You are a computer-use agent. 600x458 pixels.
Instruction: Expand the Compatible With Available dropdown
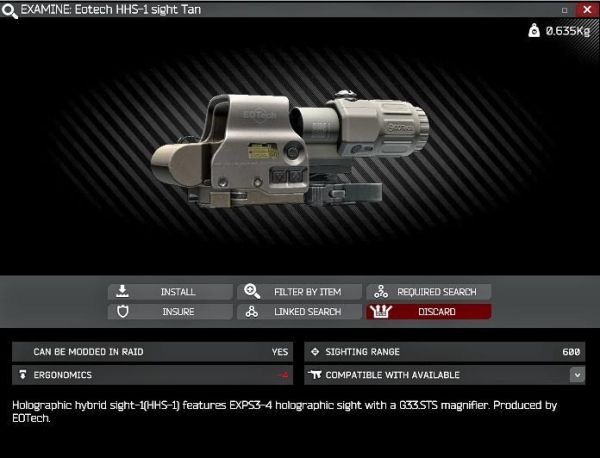click(577, 375)
